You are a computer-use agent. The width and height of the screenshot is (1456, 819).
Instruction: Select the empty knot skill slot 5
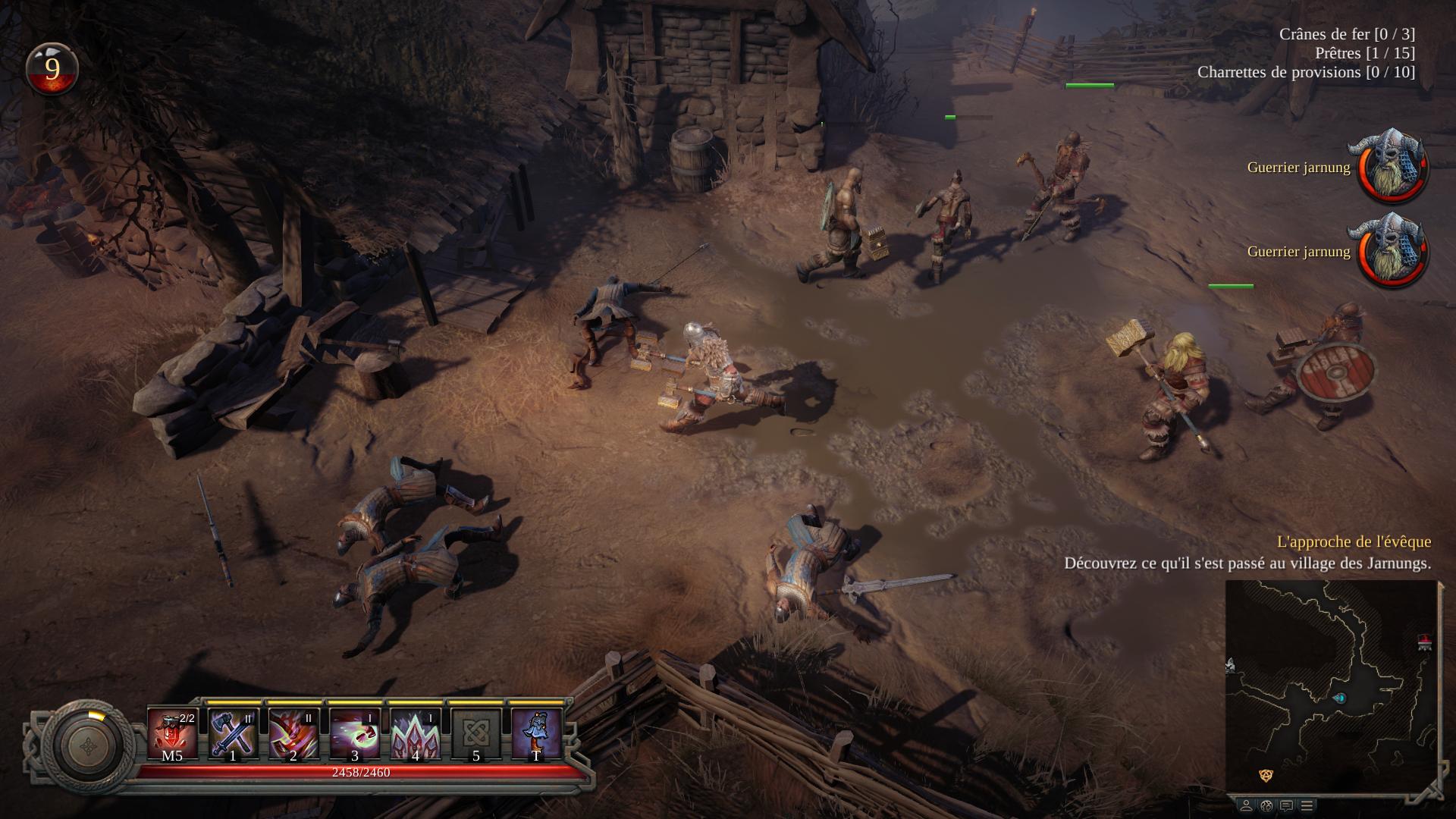pos(475,733)
